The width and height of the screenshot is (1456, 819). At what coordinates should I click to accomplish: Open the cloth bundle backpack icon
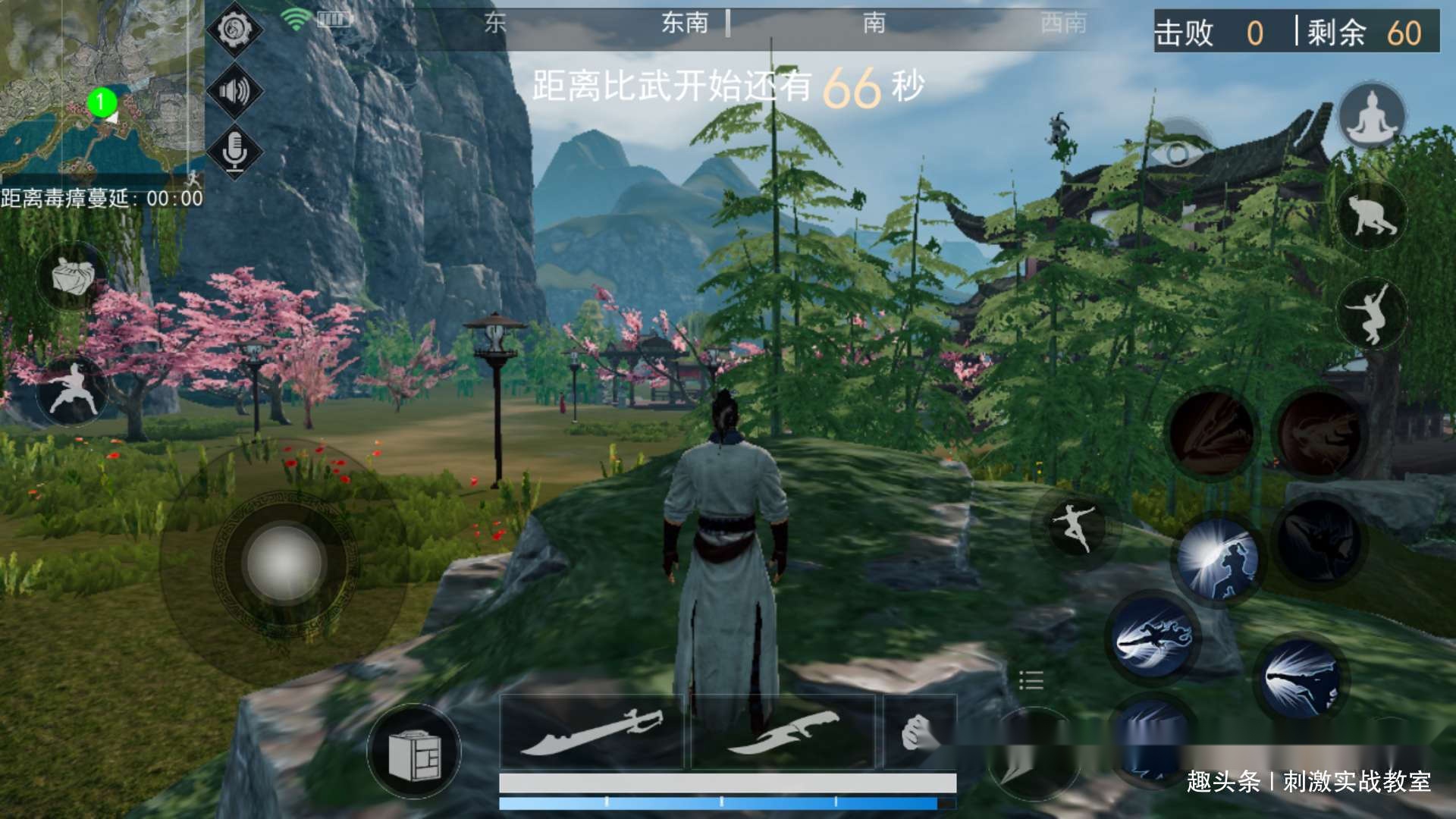[73, 276]
